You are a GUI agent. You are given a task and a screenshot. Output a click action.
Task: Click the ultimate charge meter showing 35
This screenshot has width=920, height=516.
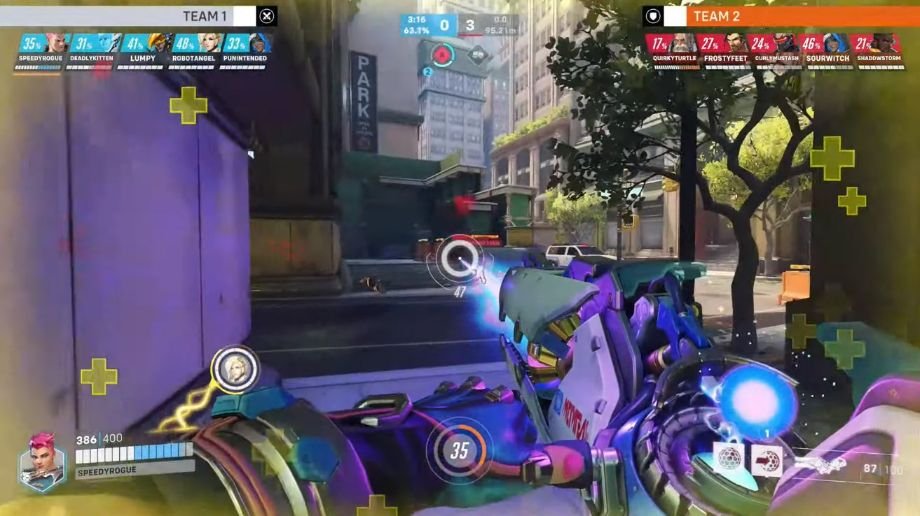[459, 450]
